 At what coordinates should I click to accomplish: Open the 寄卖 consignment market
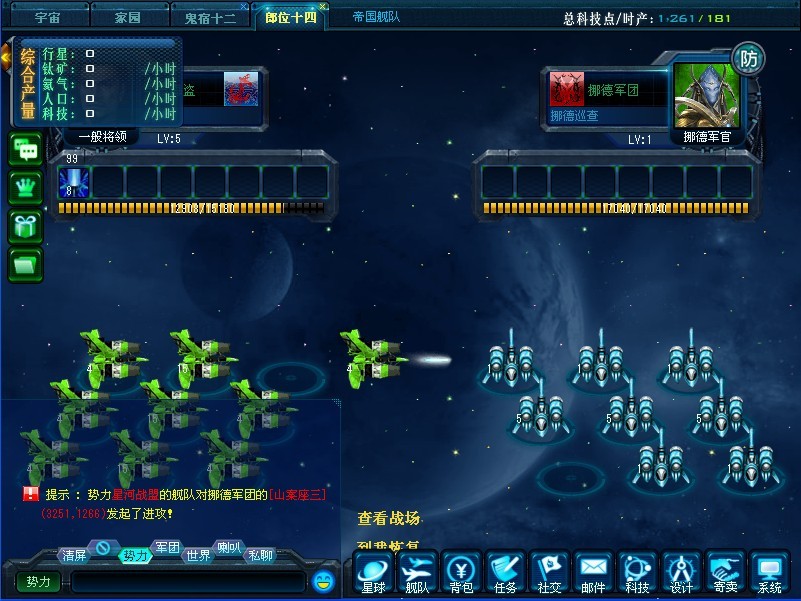(725, 572)
